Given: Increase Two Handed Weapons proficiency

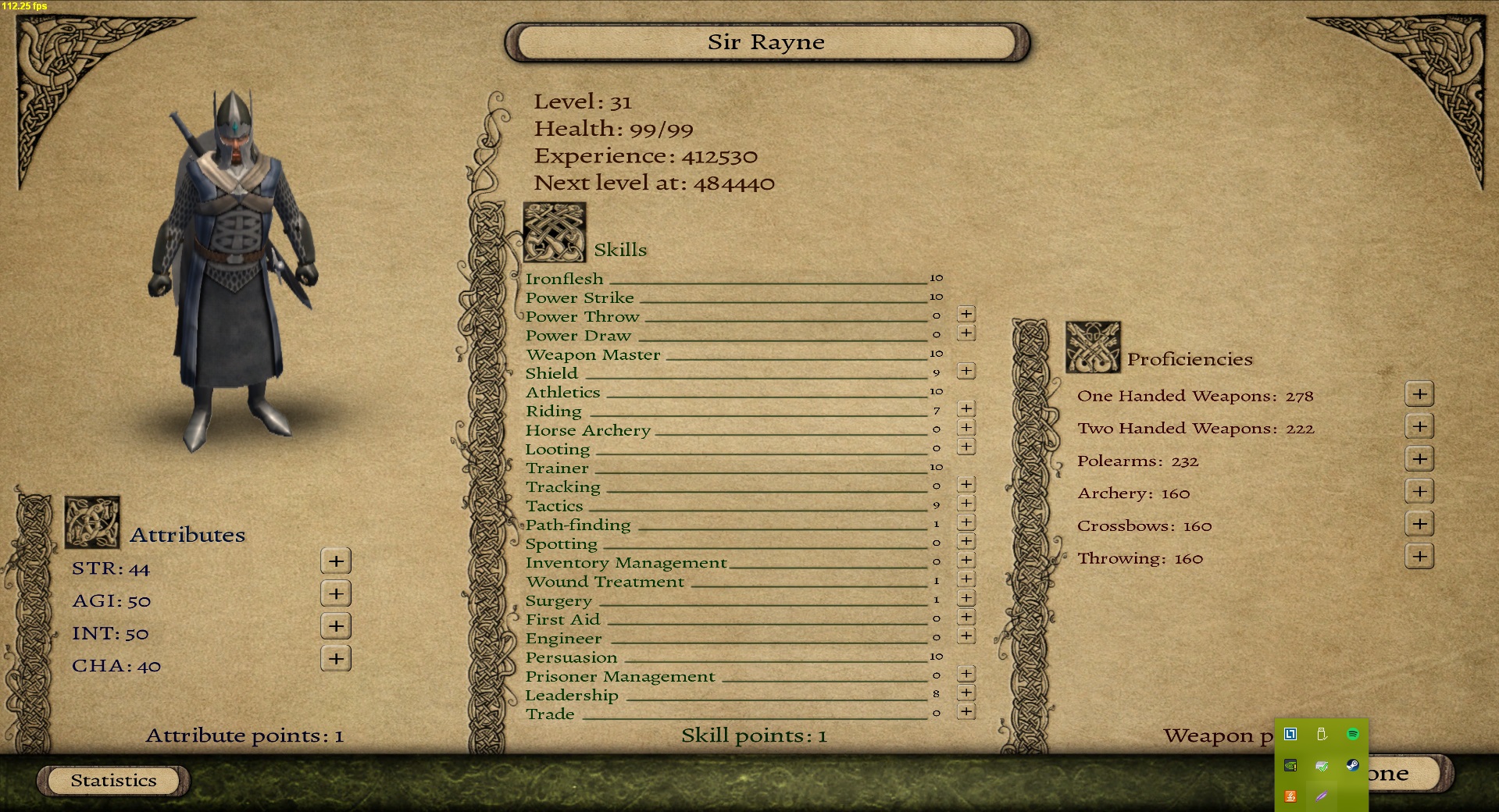Looking at the screenshot, I should pyautogui.click(x=1419, y=426).
